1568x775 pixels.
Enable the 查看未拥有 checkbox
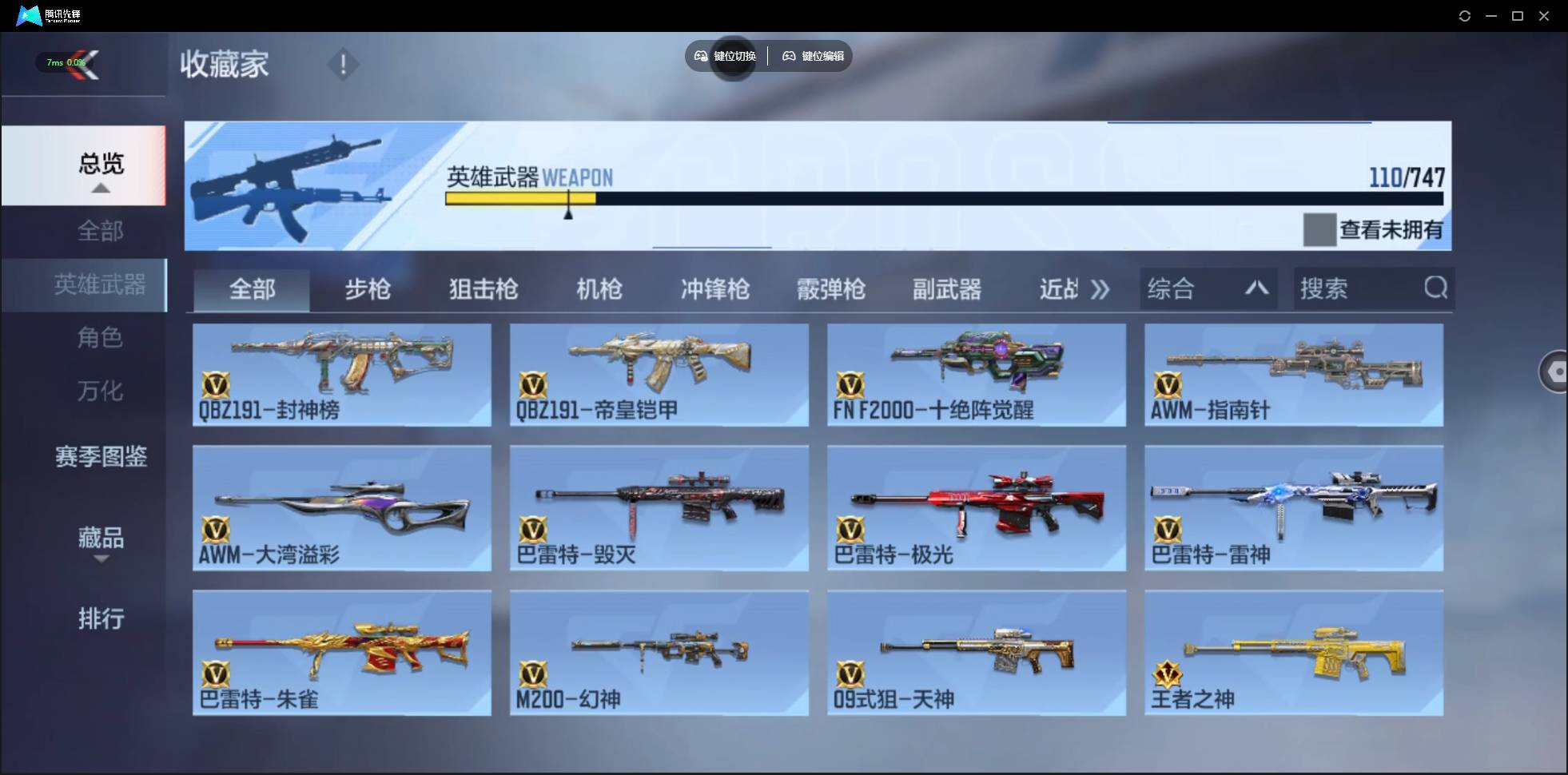[1320, 229]
